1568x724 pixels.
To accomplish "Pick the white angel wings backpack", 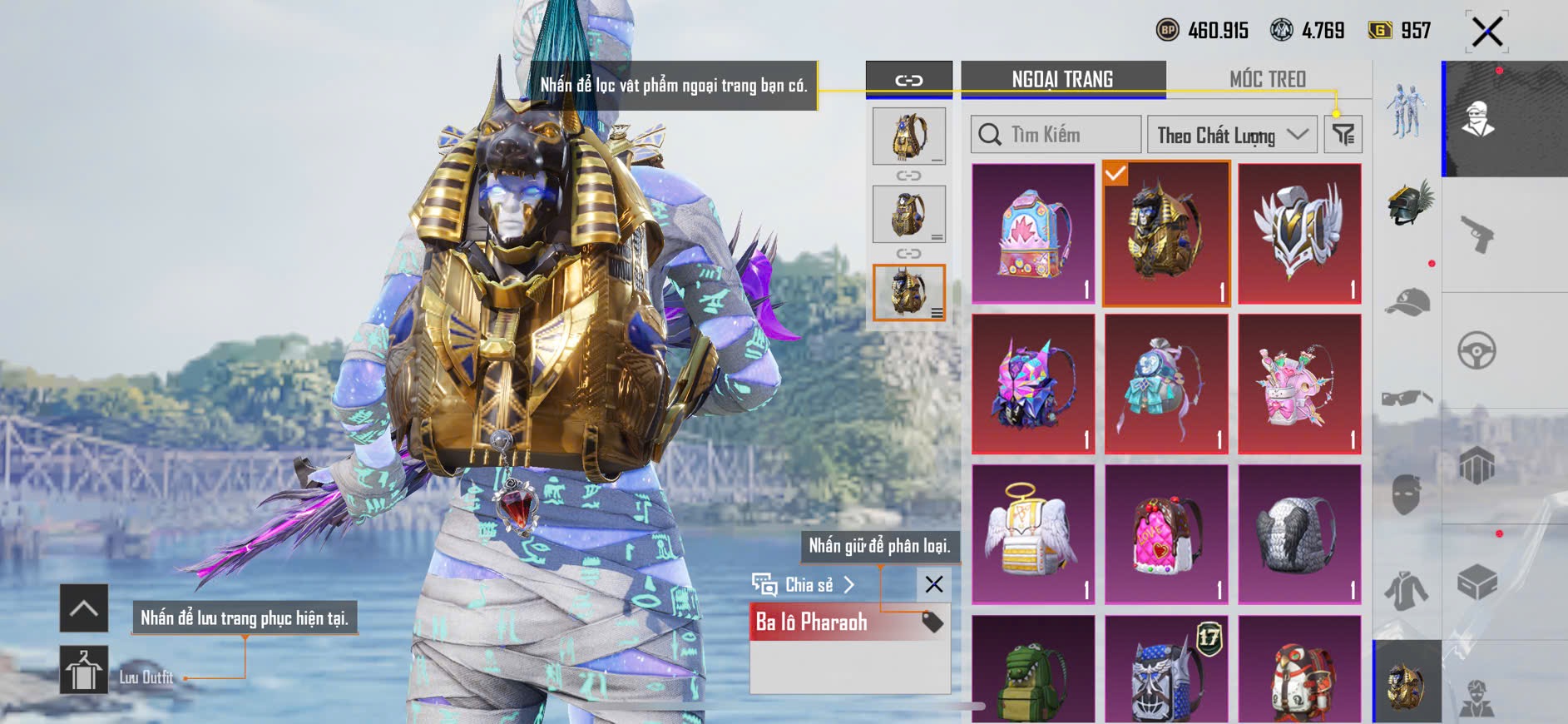I will point(1033,533).
